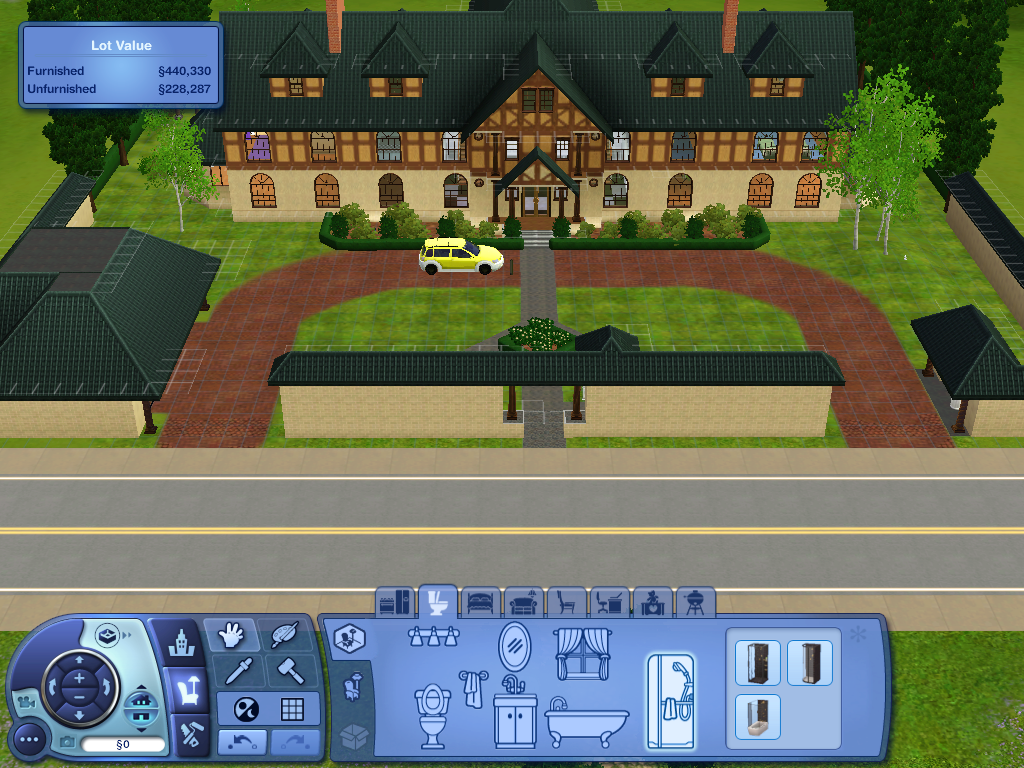
Task: Open the three-dot options menu
Action: coord(29,741)
